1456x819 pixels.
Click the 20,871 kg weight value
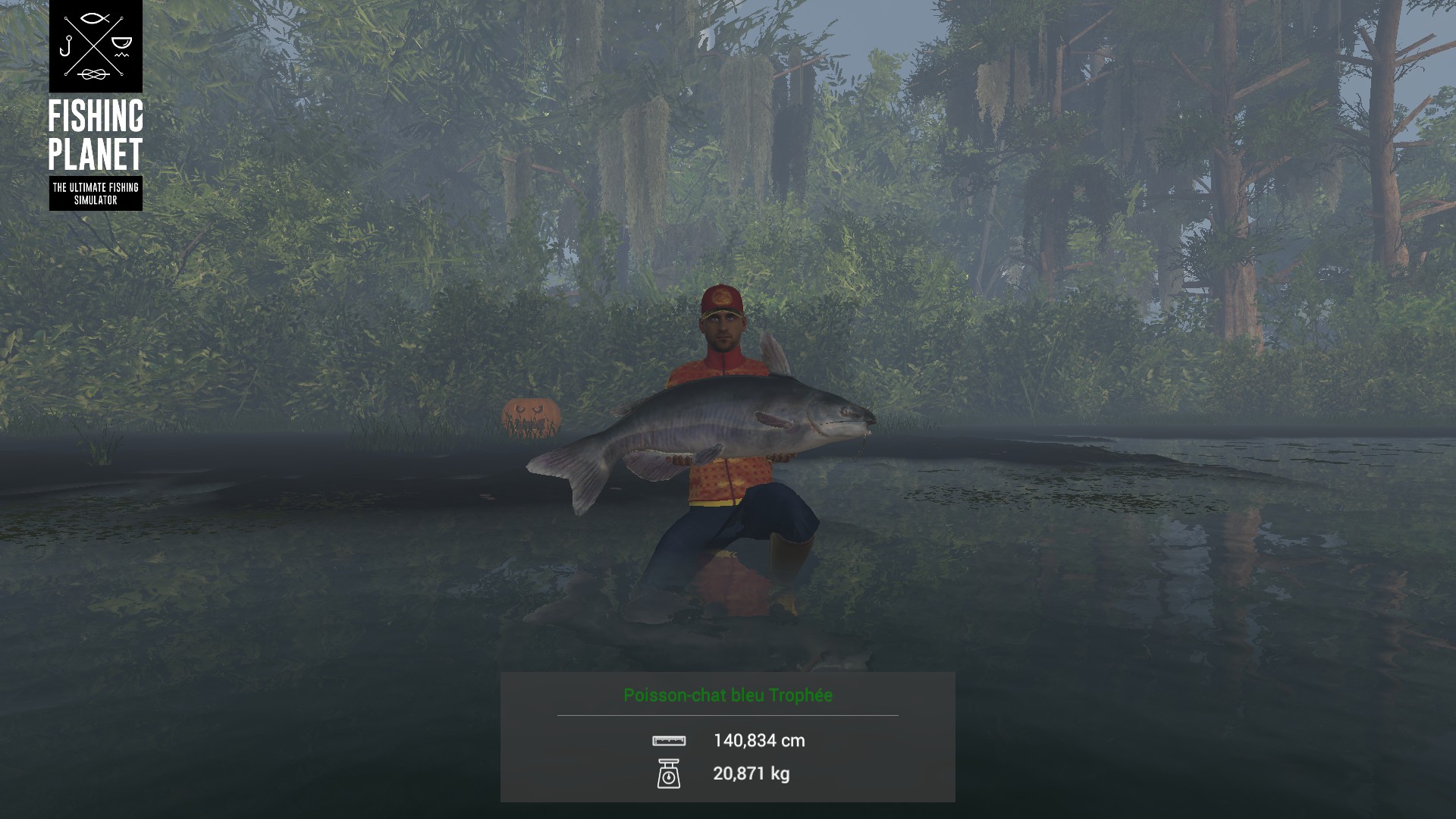(x=751, y=775)
